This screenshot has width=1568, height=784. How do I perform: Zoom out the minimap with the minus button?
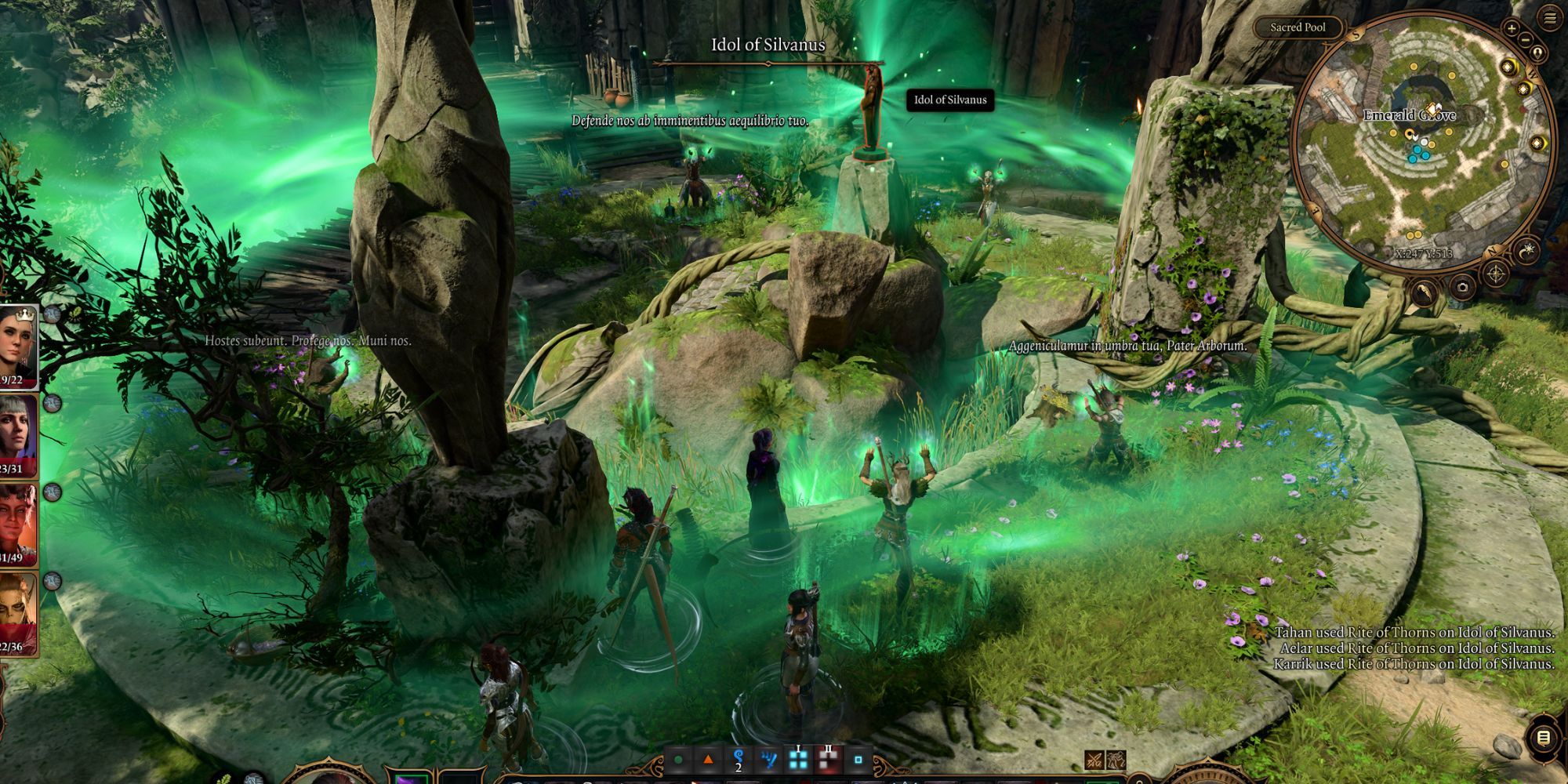pyautogui.click(x=1526, y=38)
